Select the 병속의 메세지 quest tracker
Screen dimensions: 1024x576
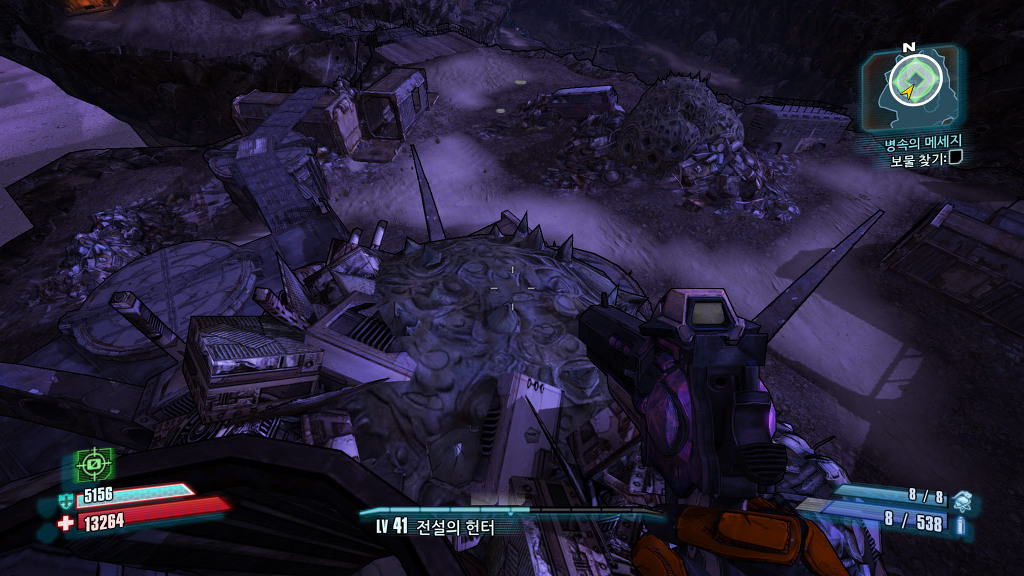[915, 142]
